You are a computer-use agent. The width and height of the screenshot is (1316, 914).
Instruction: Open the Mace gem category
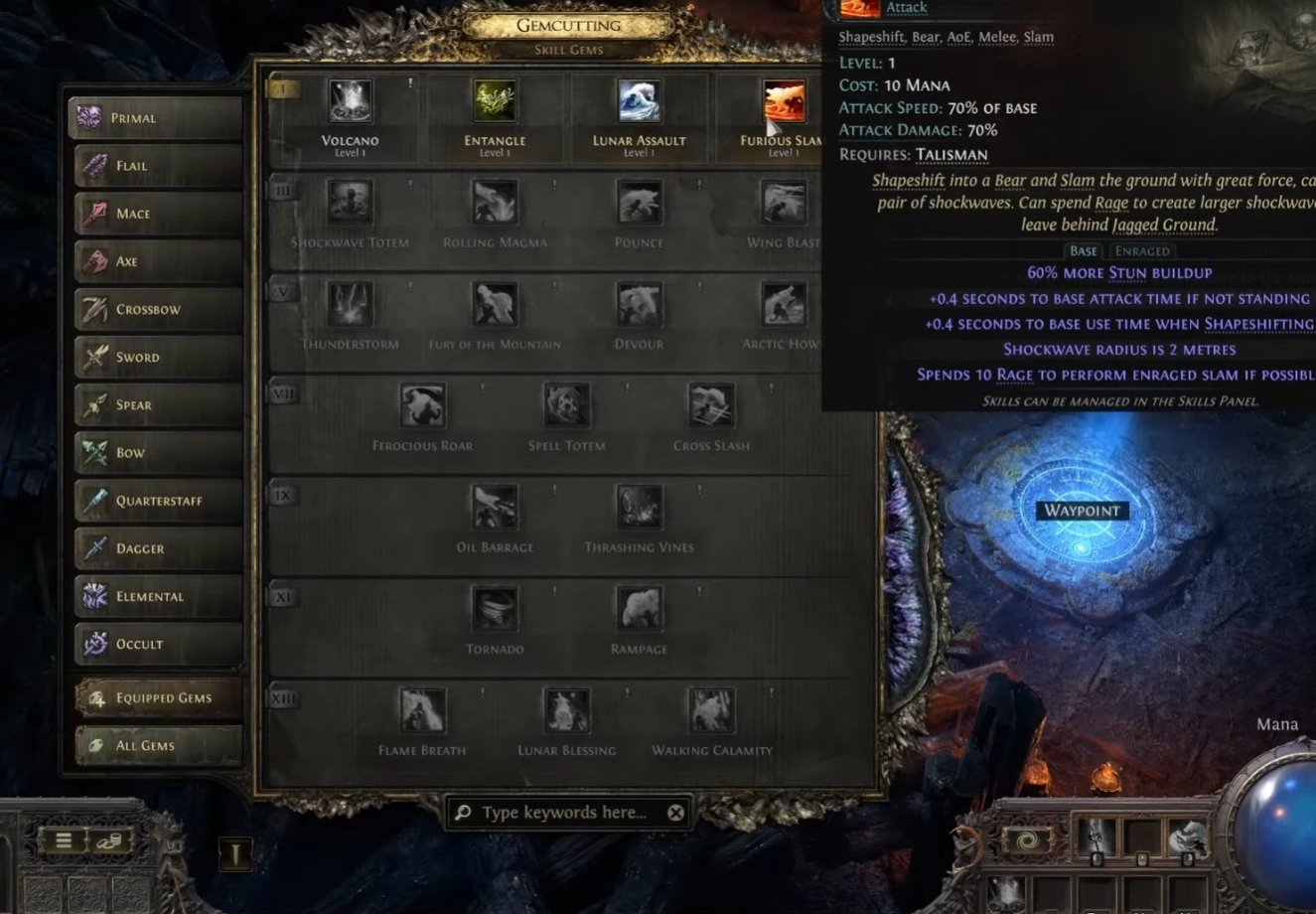tap(156, 214)
